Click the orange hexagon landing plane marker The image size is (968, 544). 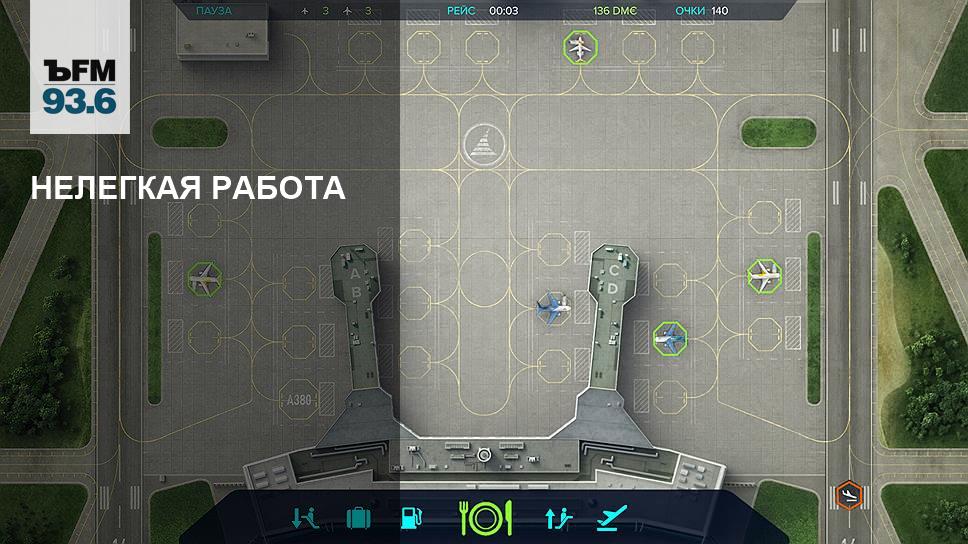pos(848,494)
